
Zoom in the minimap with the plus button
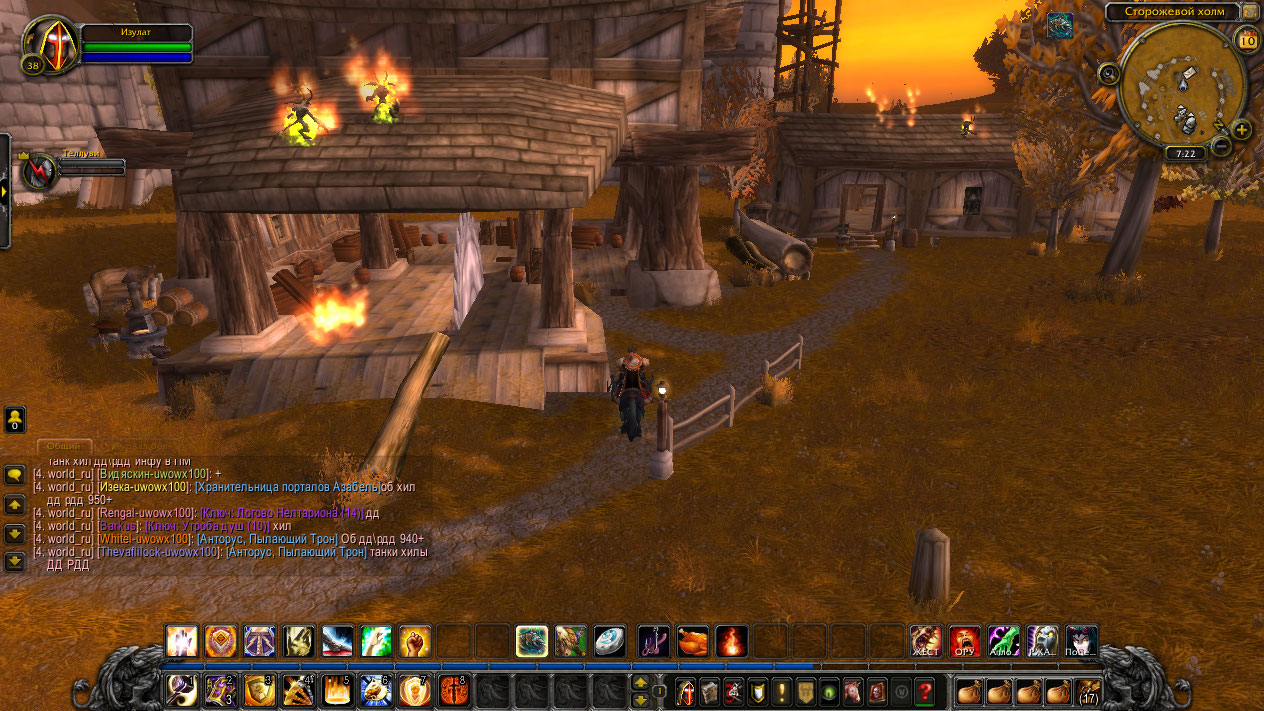pyautogui.click(x=1241, y=129)
